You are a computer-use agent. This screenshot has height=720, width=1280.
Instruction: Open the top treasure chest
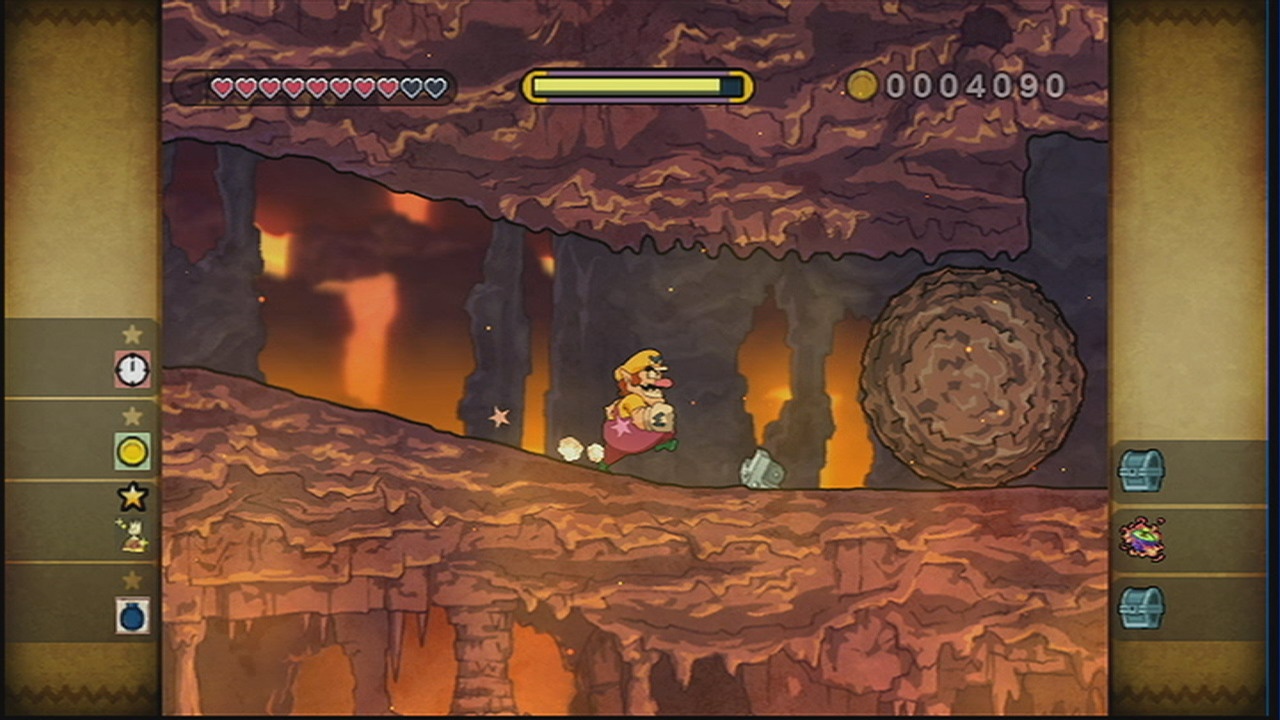click(1143, 470)
